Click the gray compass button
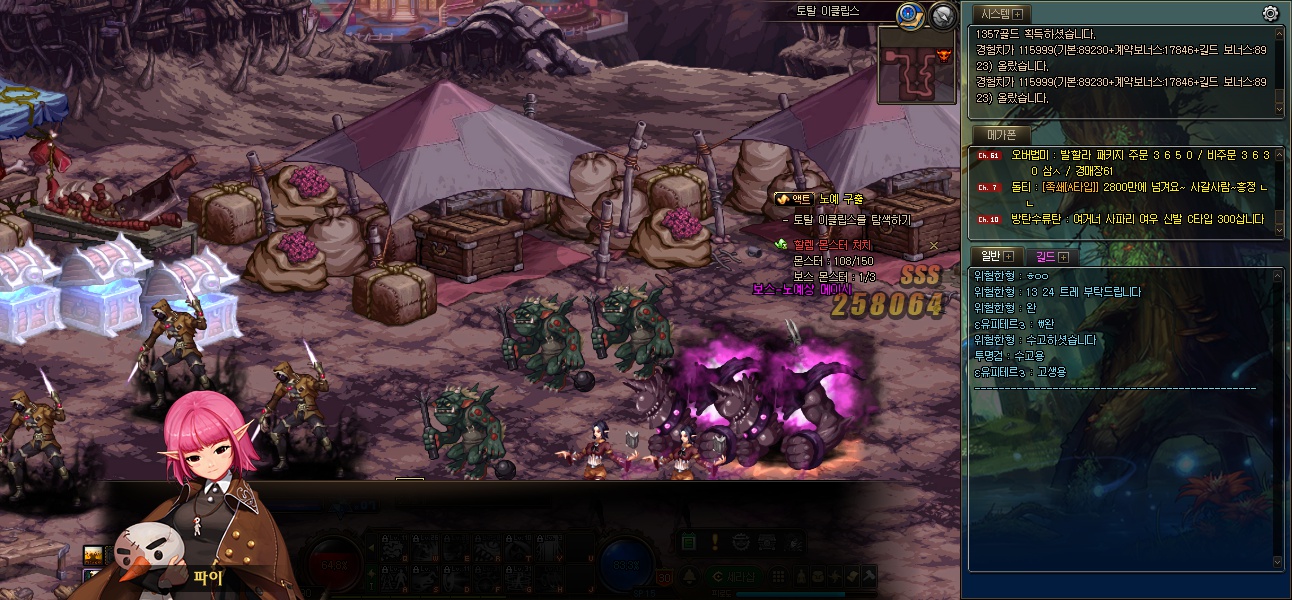The height and width of the screenshot is (600, 1292). pyautogui.click(x=942, y=14)
